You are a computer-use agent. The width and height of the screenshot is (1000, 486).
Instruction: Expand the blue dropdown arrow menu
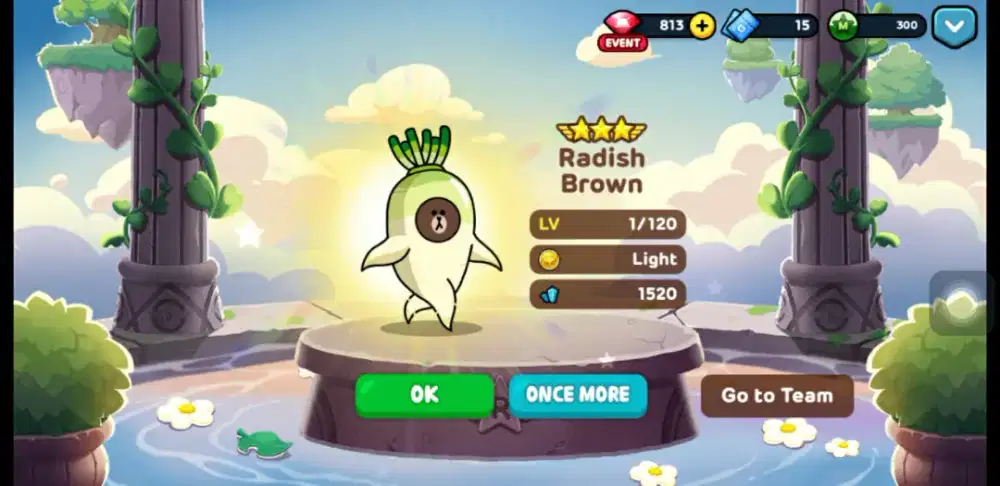(x=954, y=26)
